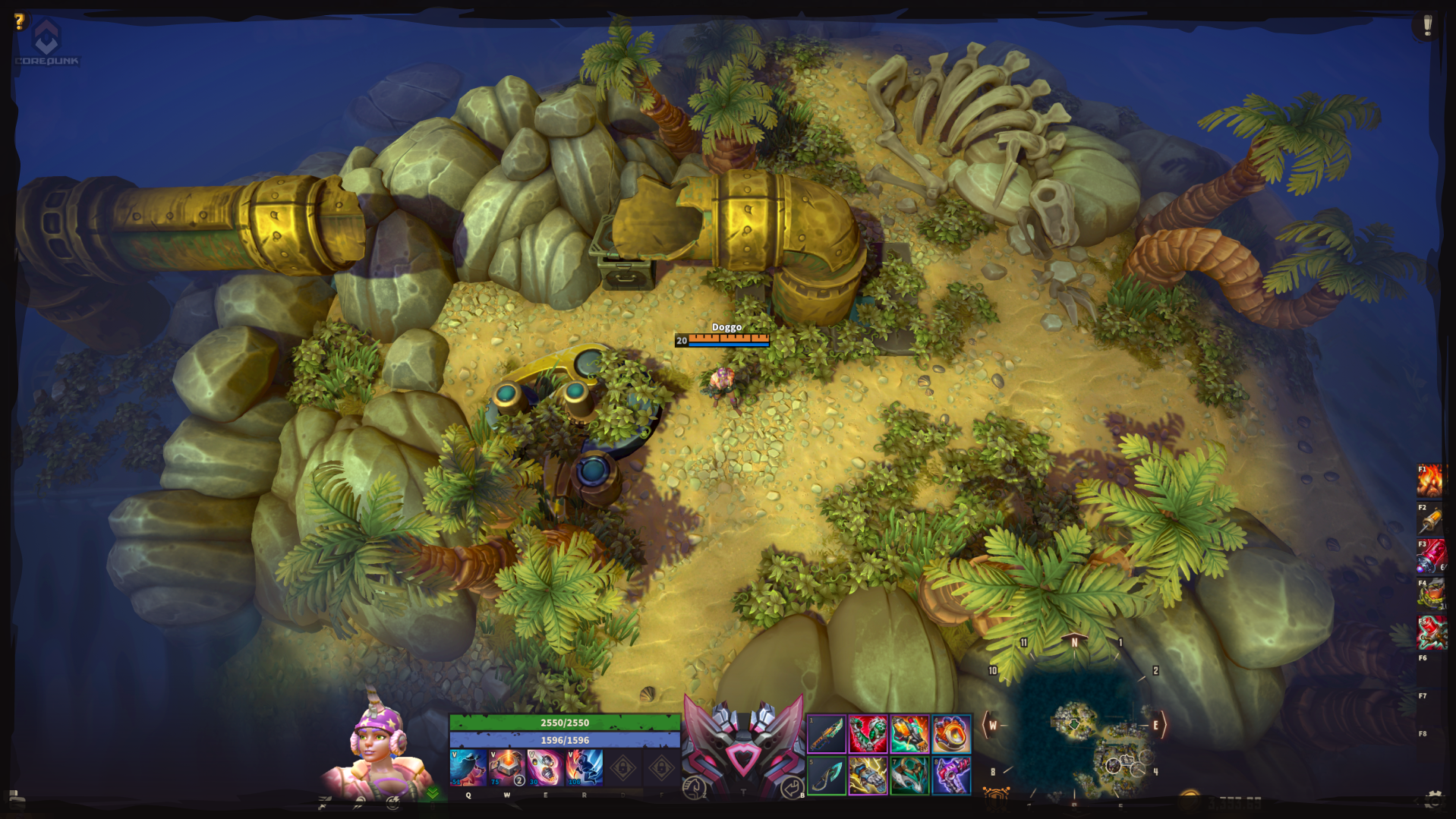Select the golden ring gadget in slot 4
Screen dimensions: 1456x819
tap(951, 734)
